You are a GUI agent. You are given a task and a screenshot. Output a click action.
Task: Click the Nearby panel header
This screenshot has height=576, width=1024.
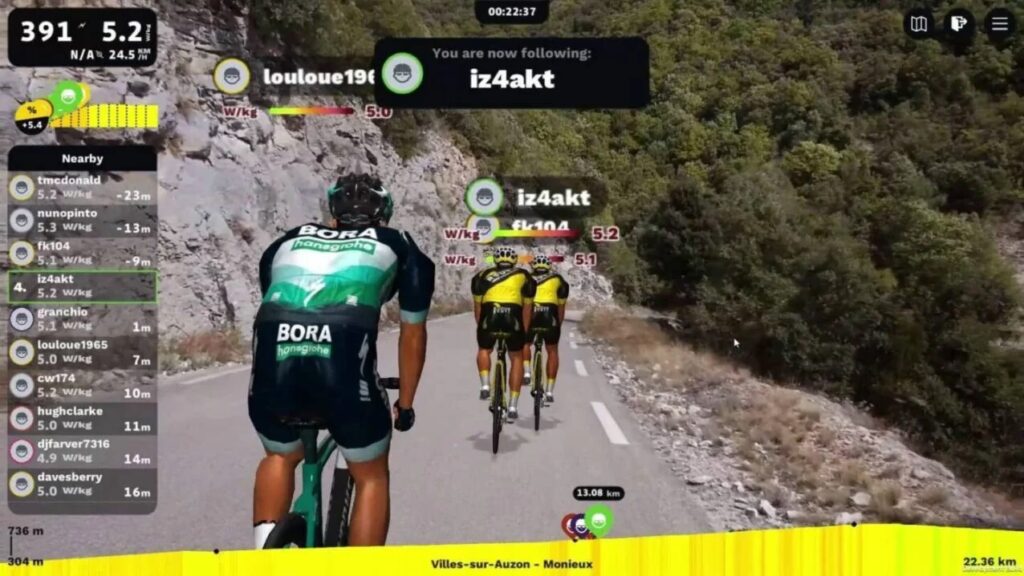pos(82,158)
